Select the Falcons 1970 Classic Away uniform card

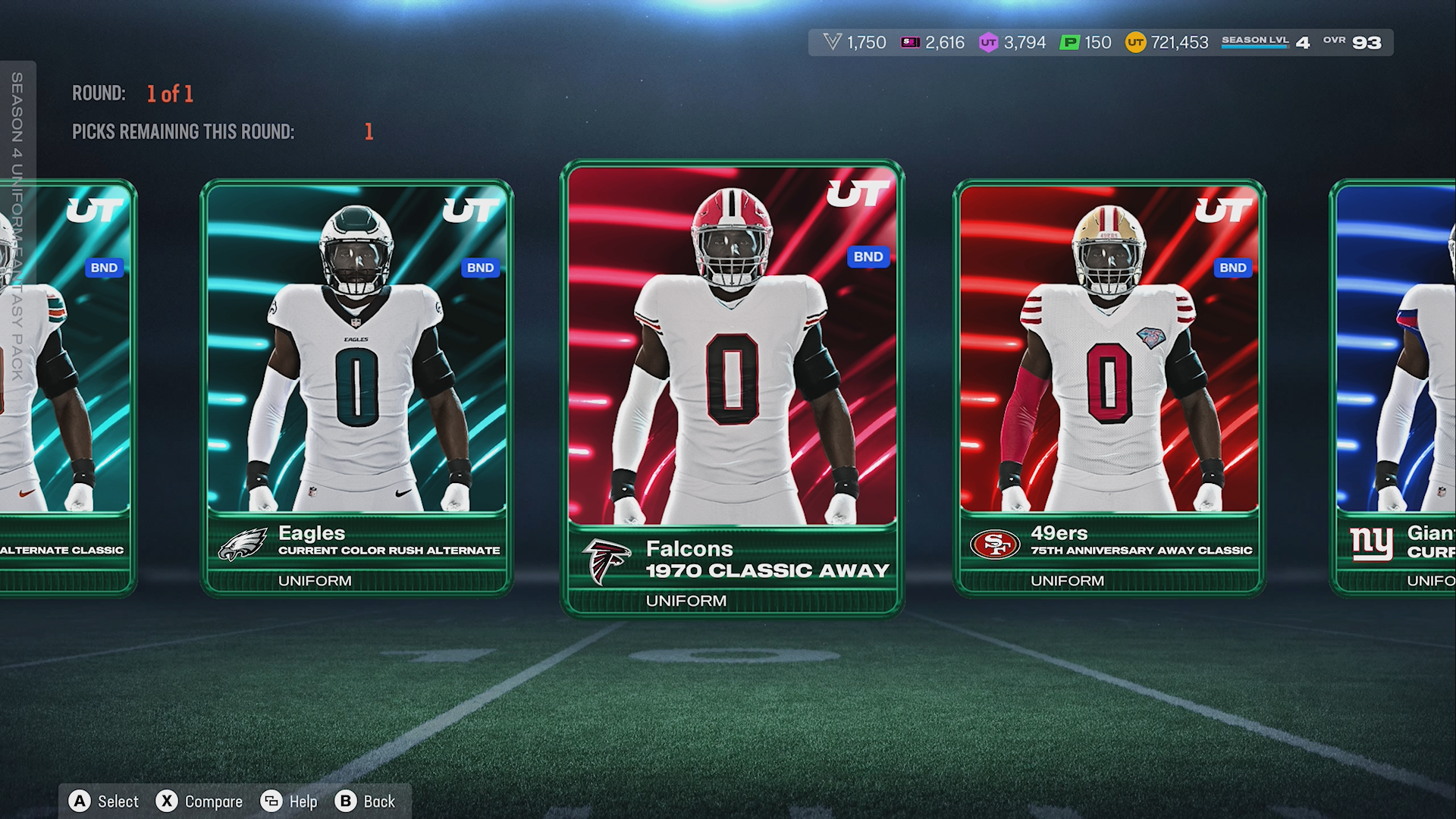(732, 387)
